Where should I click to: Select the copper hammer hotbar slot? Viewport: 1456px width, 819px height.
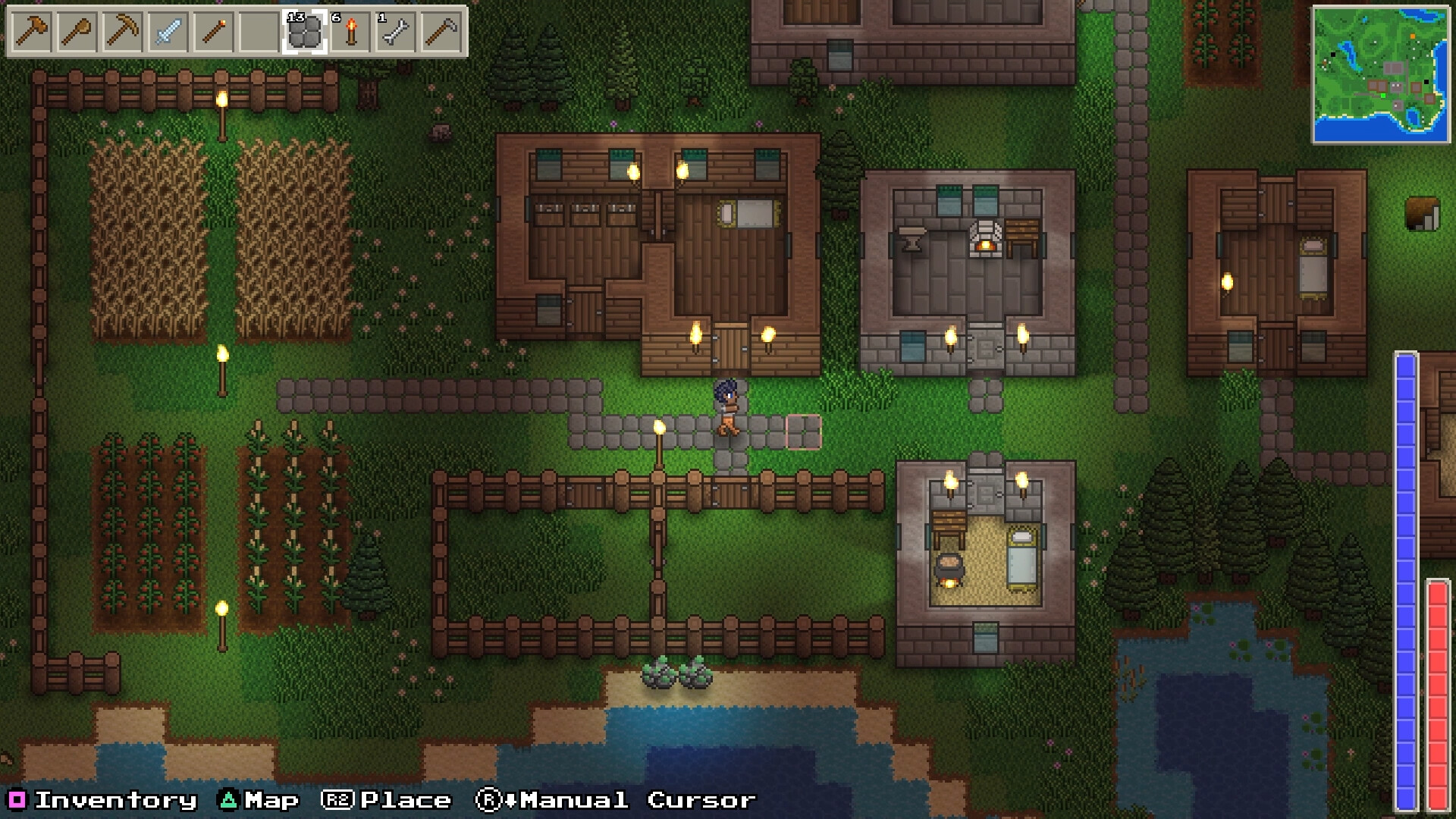coord(31,32)
